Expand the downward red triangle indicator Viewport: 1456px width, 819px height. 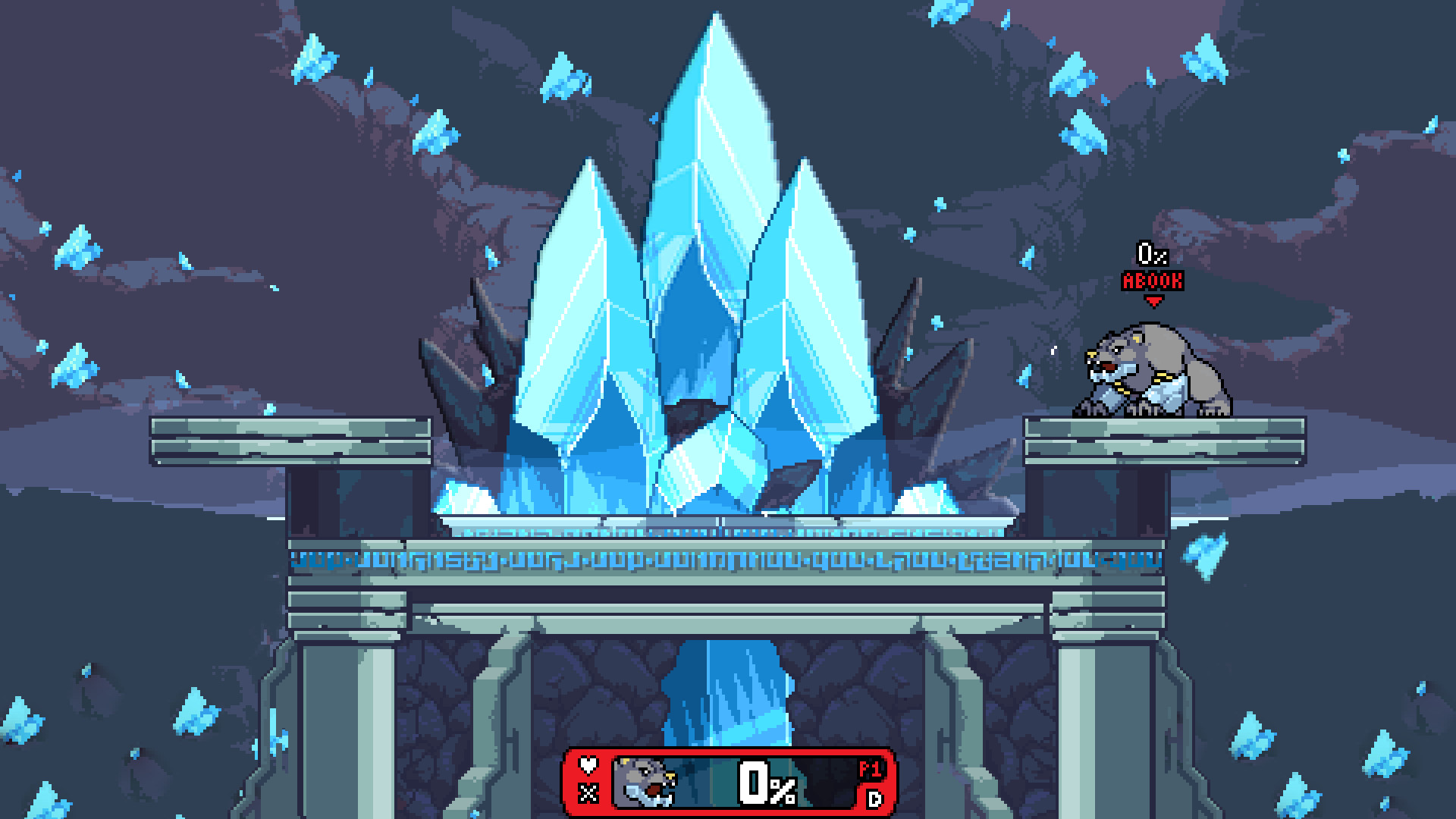1155,301
